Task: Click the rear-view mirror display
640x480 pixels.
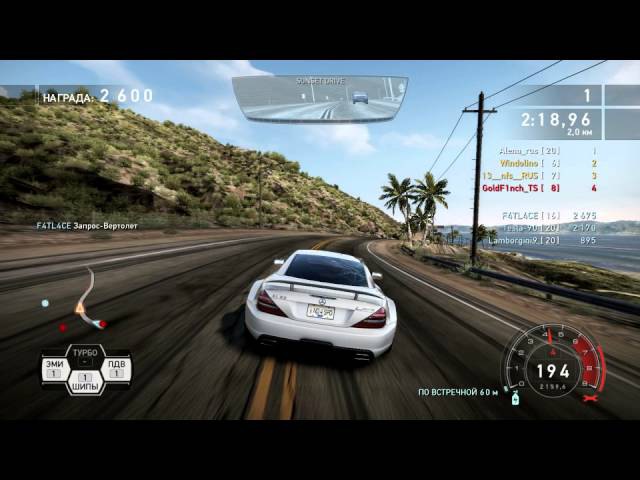Action: tap(320, 99)
